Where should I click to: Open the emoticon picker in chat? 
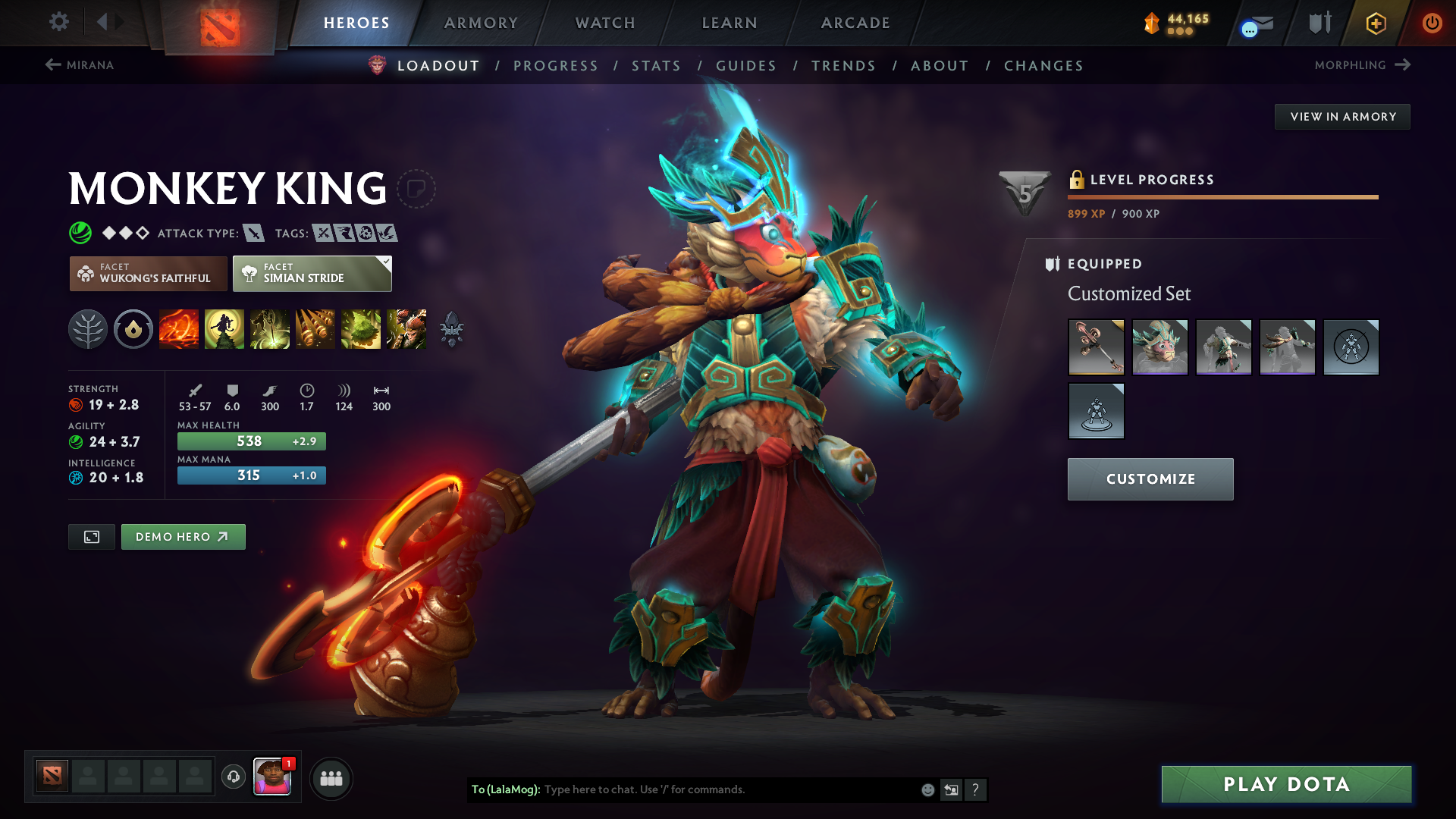click(927, 789)
